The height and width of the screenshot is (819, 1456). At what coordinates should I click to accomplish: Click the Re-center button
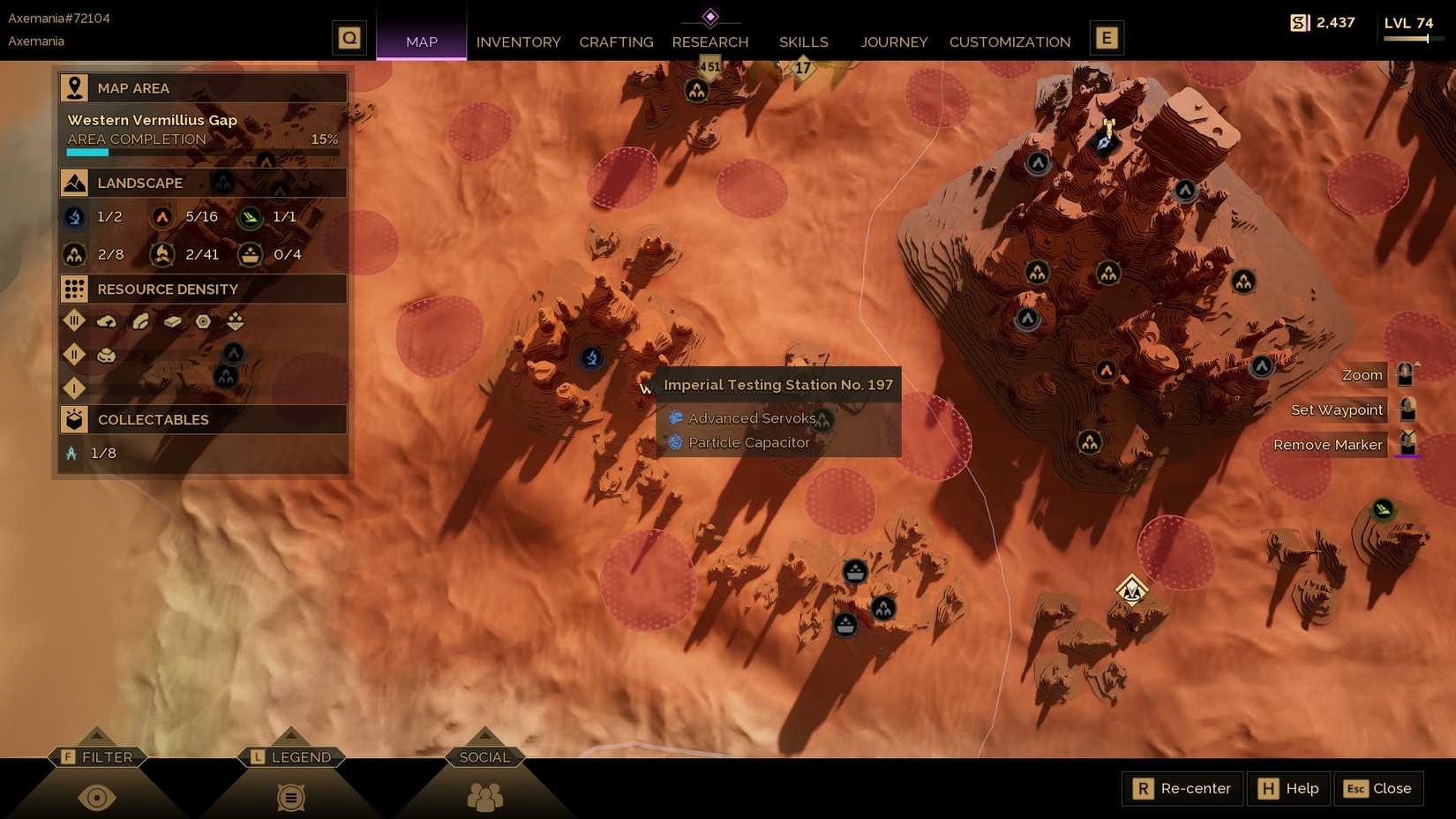[1182, 788]
